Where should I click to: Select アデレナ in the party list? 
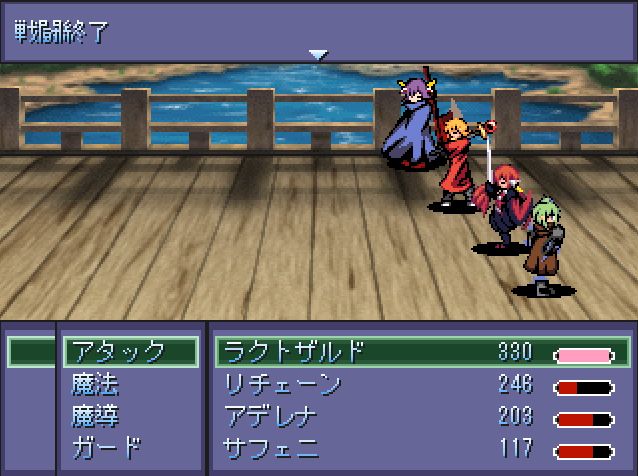(x=271, y=415)
